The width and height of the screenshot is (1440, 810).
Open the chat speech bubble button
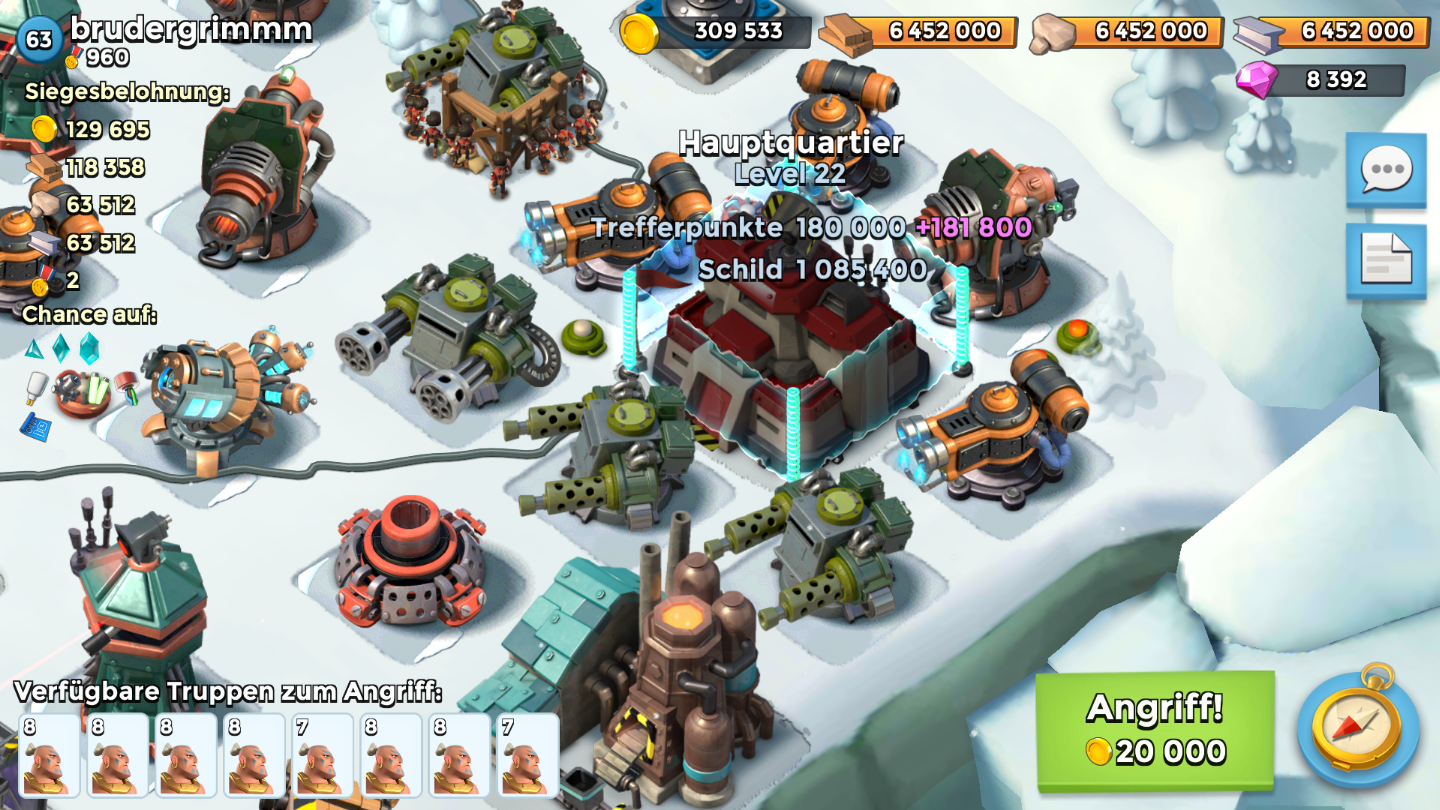click(x=1385, y=169)
